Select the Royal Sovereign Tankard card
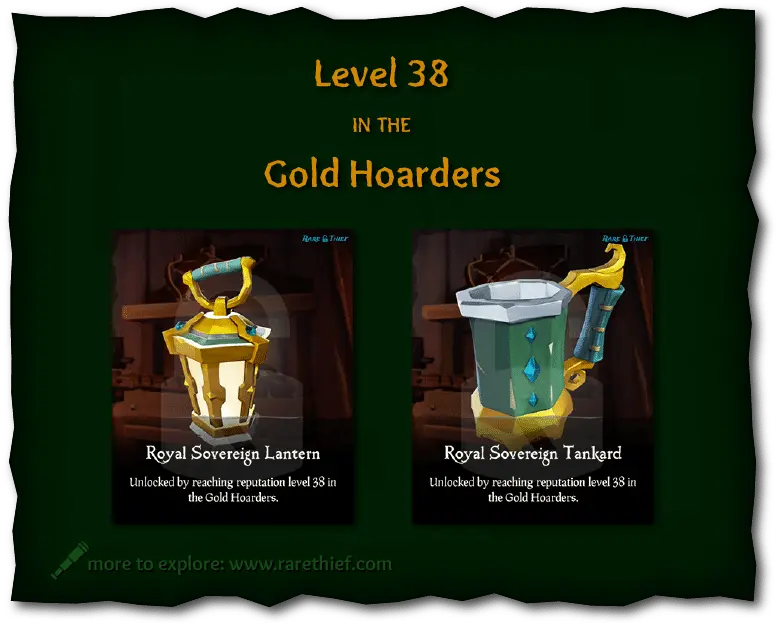777x623 pixels. 533,377
